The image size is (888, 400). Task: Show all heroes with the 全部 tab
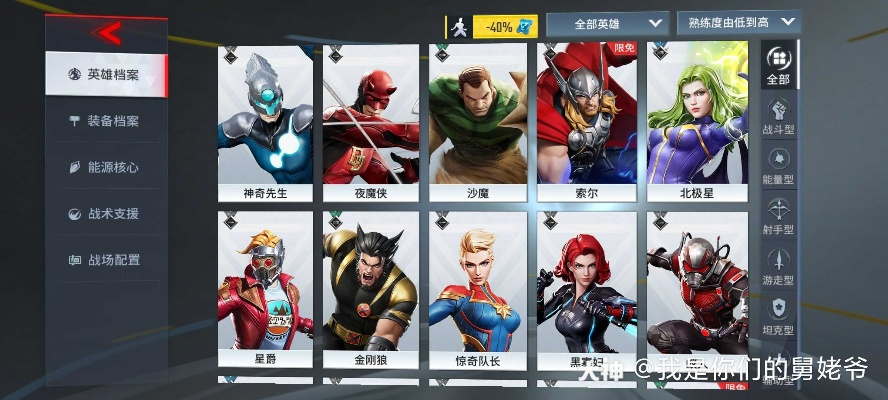coord(779,65)
